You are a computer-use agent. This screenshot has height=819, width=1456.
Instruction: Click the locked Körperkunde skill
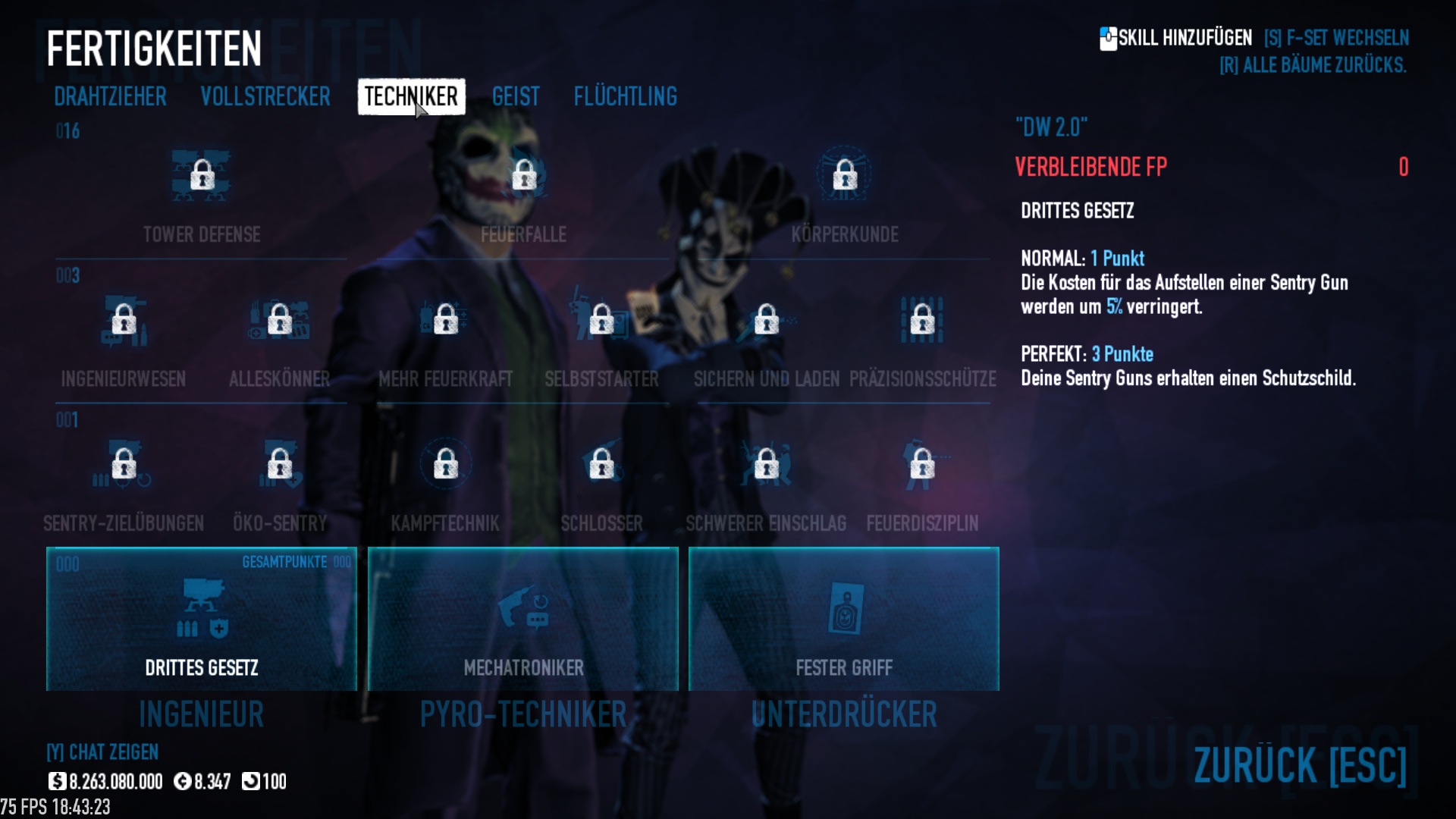point(845,177)
